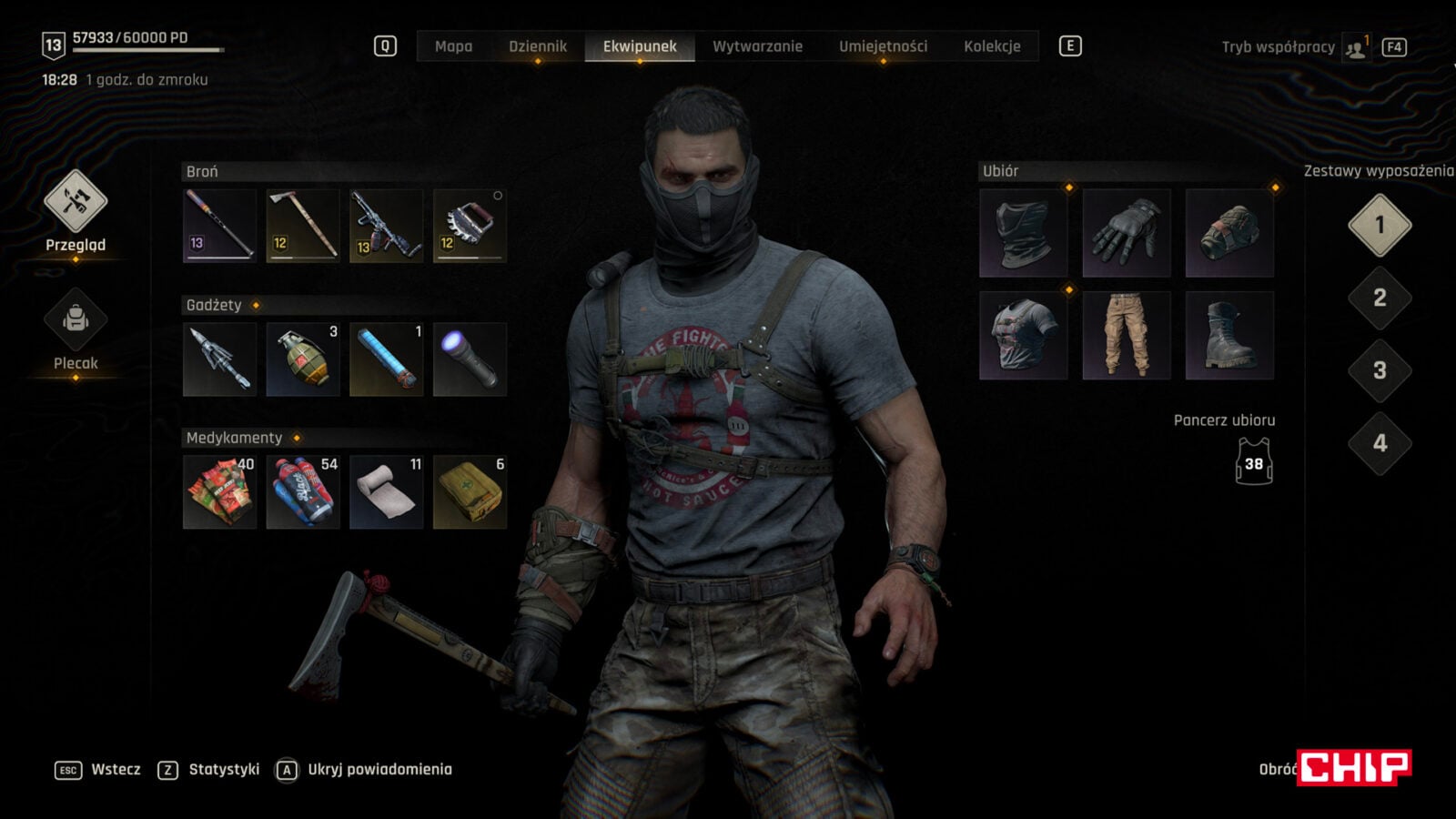Select the tan trousers clothing slot
Viewport: 1456px width, 819px height.
click(x=1126, y=335)
